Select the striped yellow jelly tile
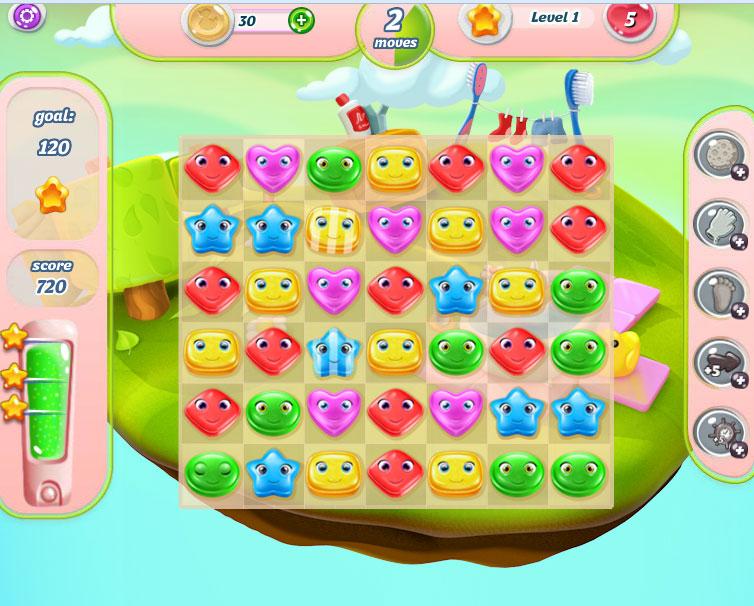754x606 pixels. click(x=331, y=228)
